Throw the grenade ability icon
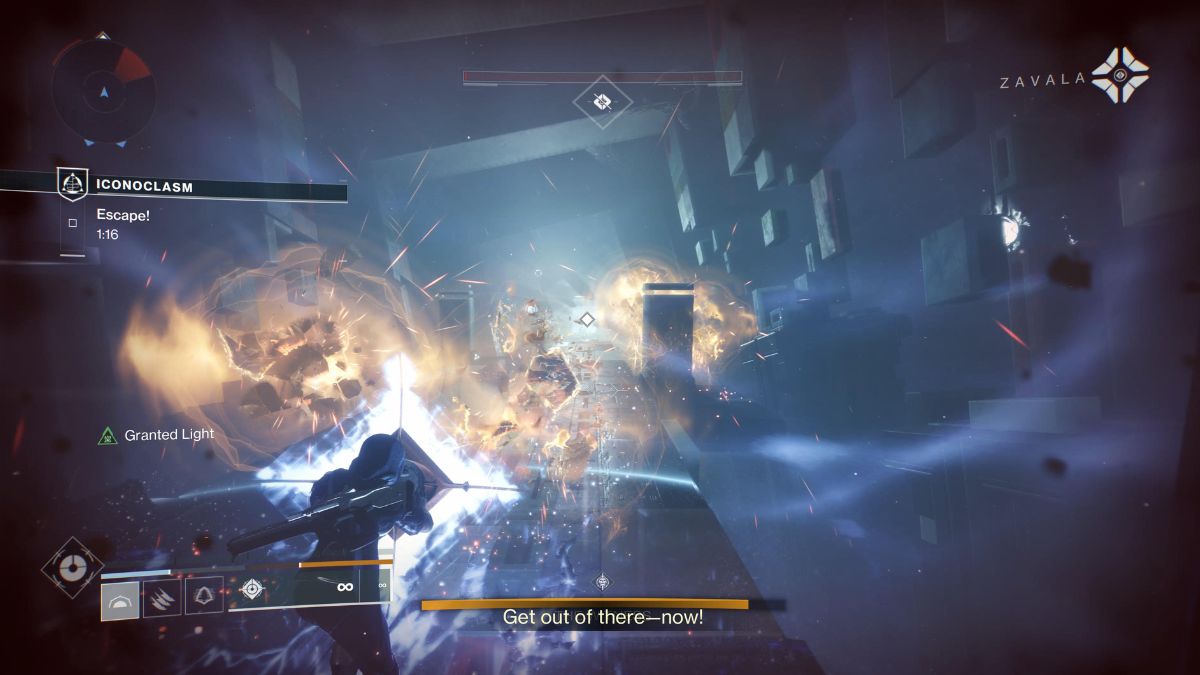Screen dimensions: 1200x675 [x=204, y=597]
